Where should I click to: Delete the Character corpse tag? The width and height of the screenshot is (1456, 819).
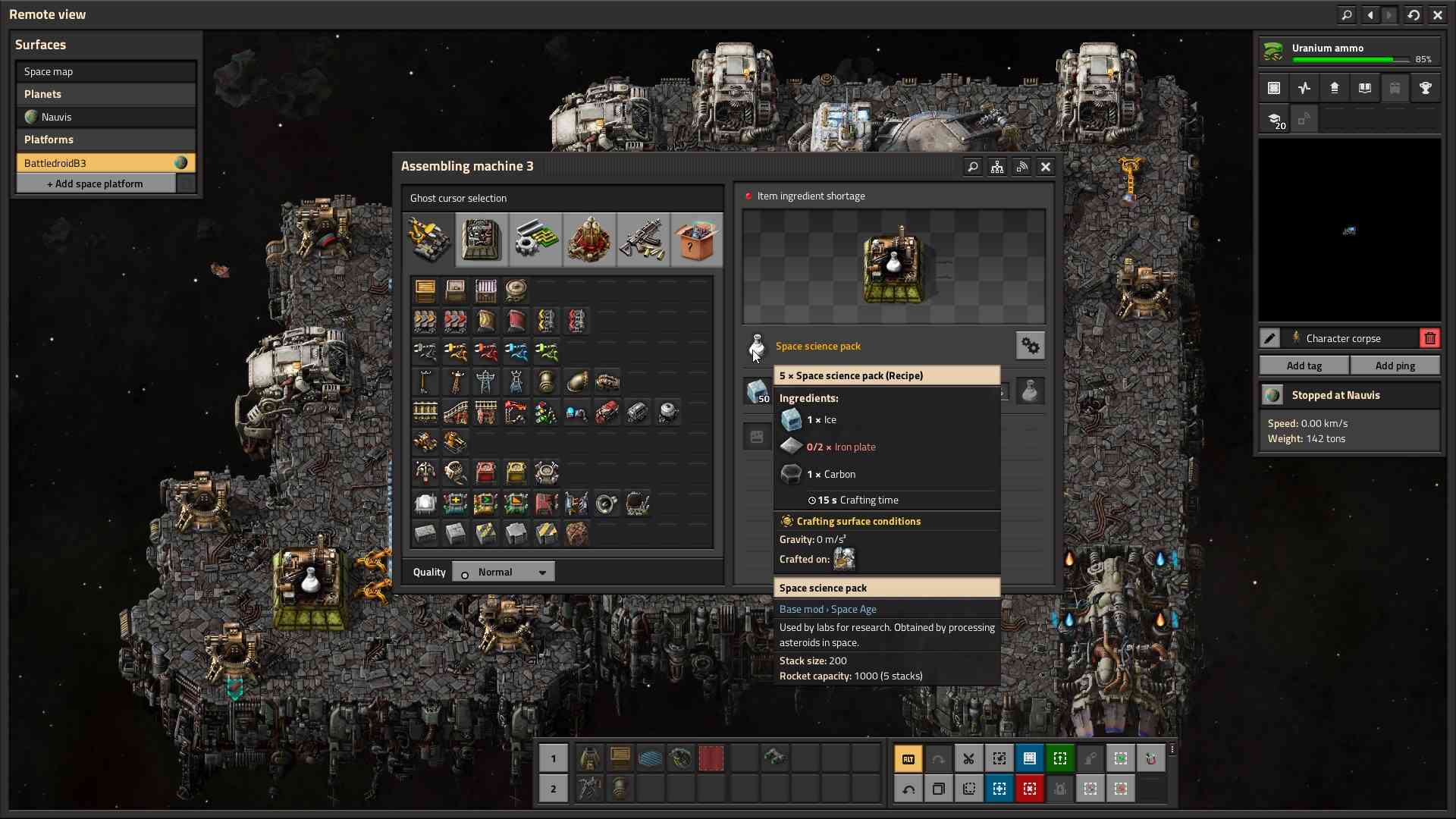click(x=1429, y=338)
